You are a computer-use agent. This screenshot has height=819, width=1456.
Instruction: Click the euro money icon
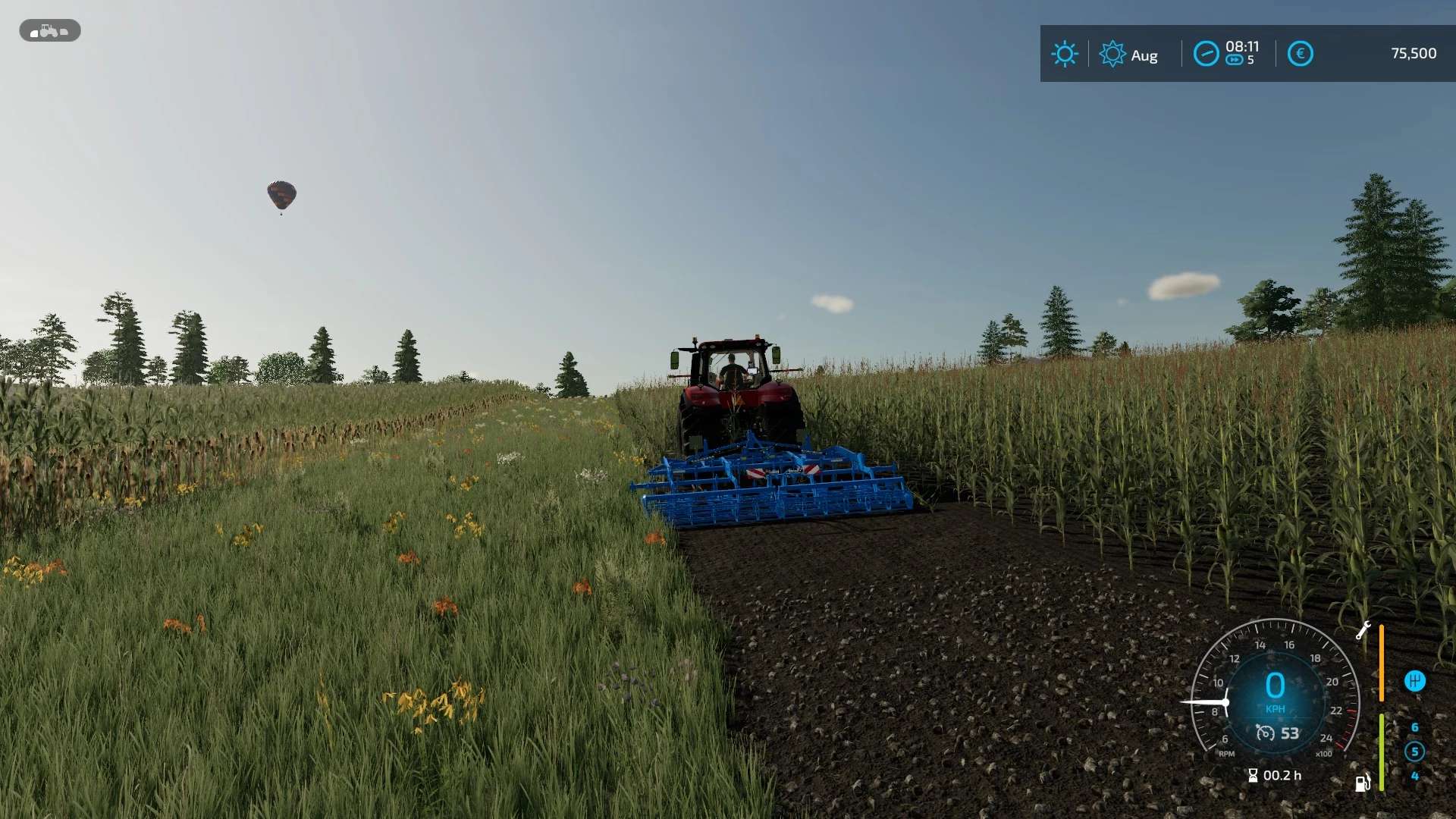point(1300,54)
